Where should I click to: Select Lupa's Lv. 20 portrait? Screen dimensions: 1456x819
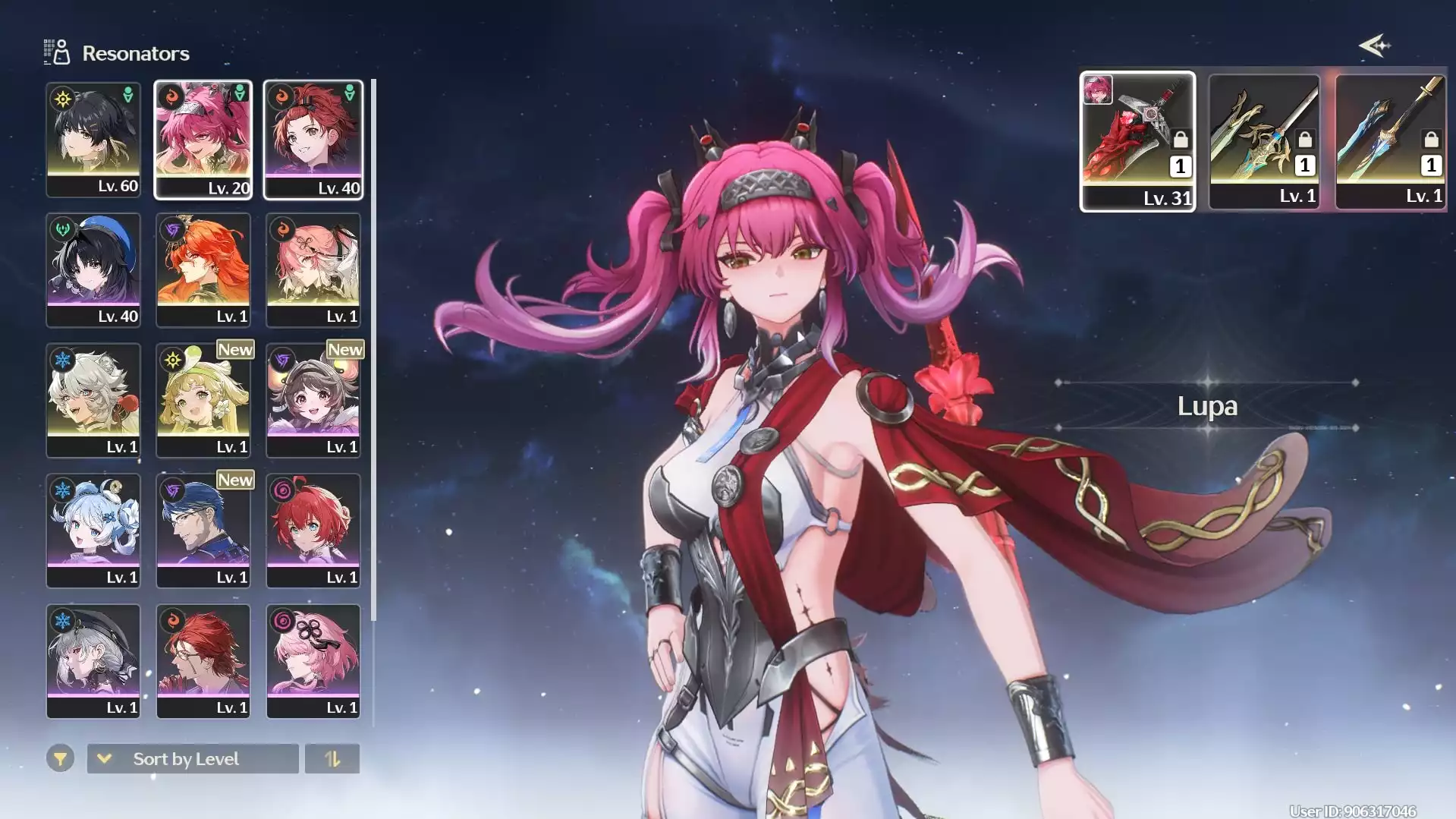pos(203,140)
